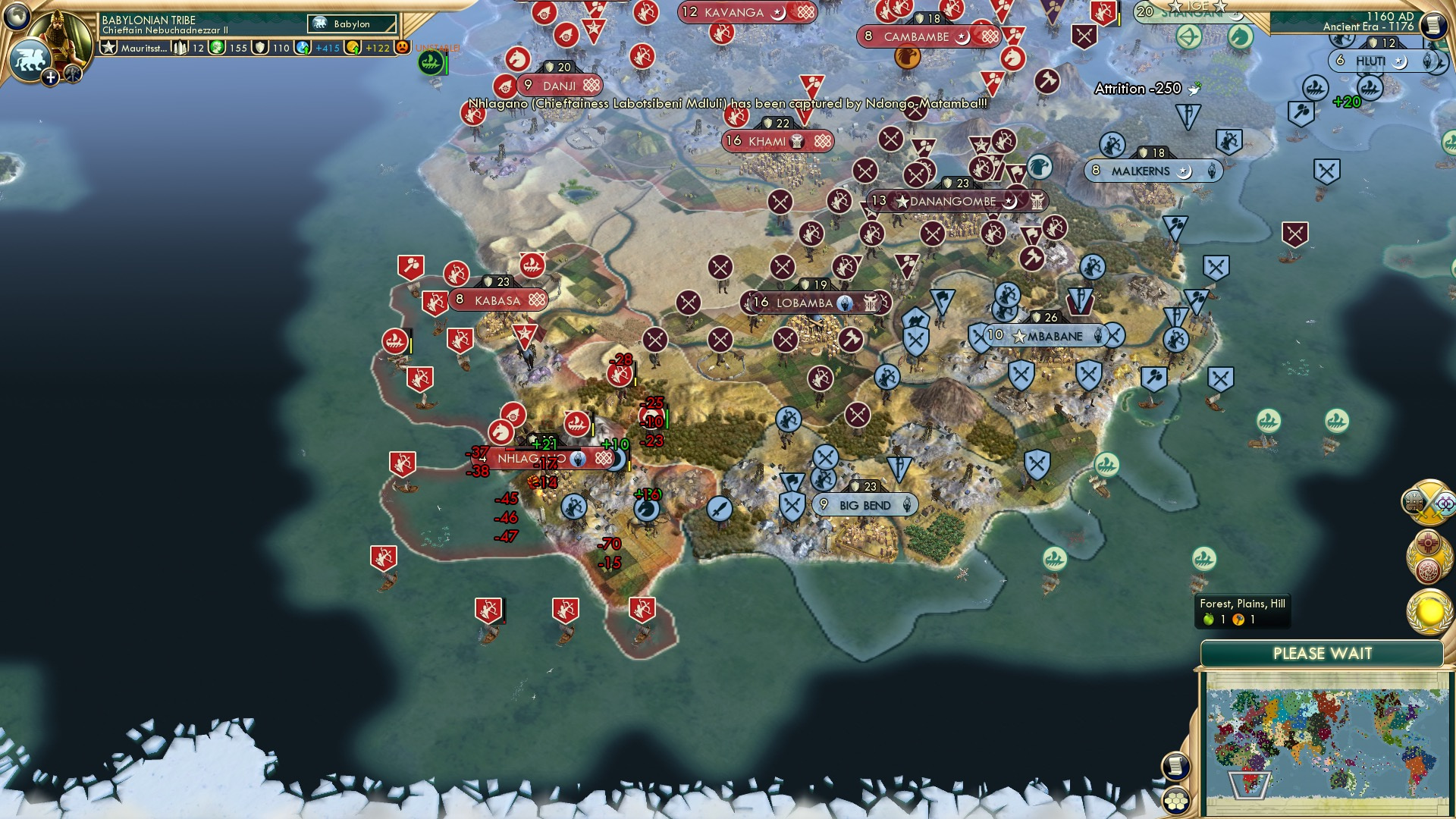This screenshot has width=1456, height=819.
Task: Open the notification log scroll icon
Action: pos(1178,767)
